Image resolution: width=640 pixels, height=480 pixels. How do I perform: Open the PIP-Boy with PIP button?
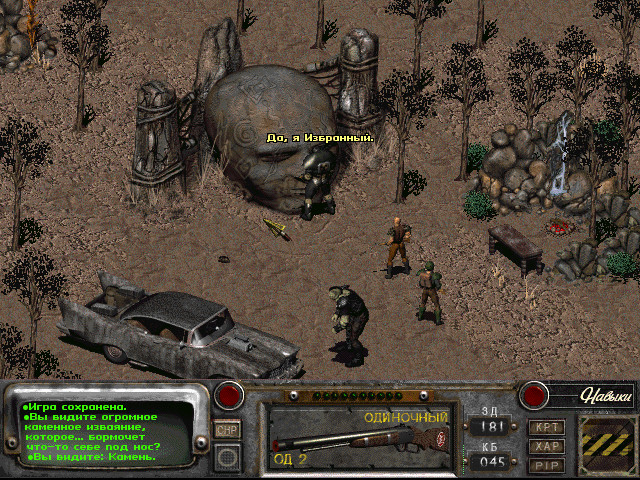coord(546,464)
